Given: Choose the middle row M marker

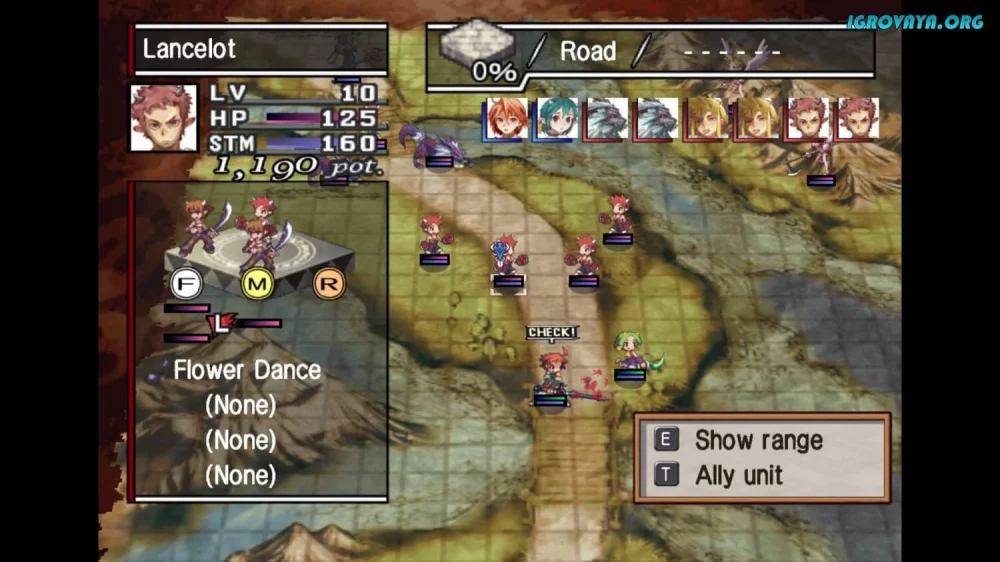Looking at the screenshot, I should (x=256, y=284).
